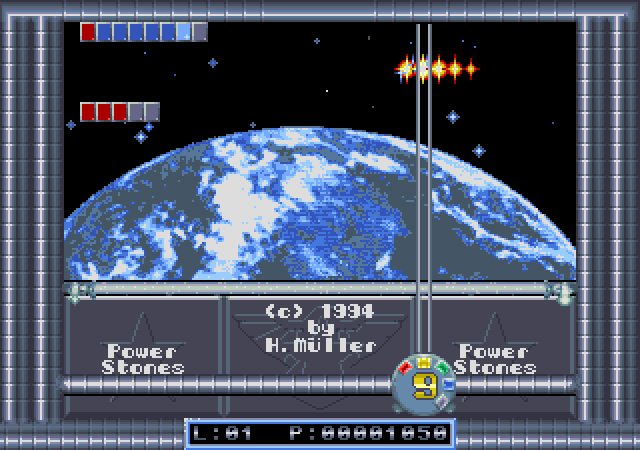Select the red stone on the launcher dial
This screenshot has height=450, width=640.
(406, 367)
